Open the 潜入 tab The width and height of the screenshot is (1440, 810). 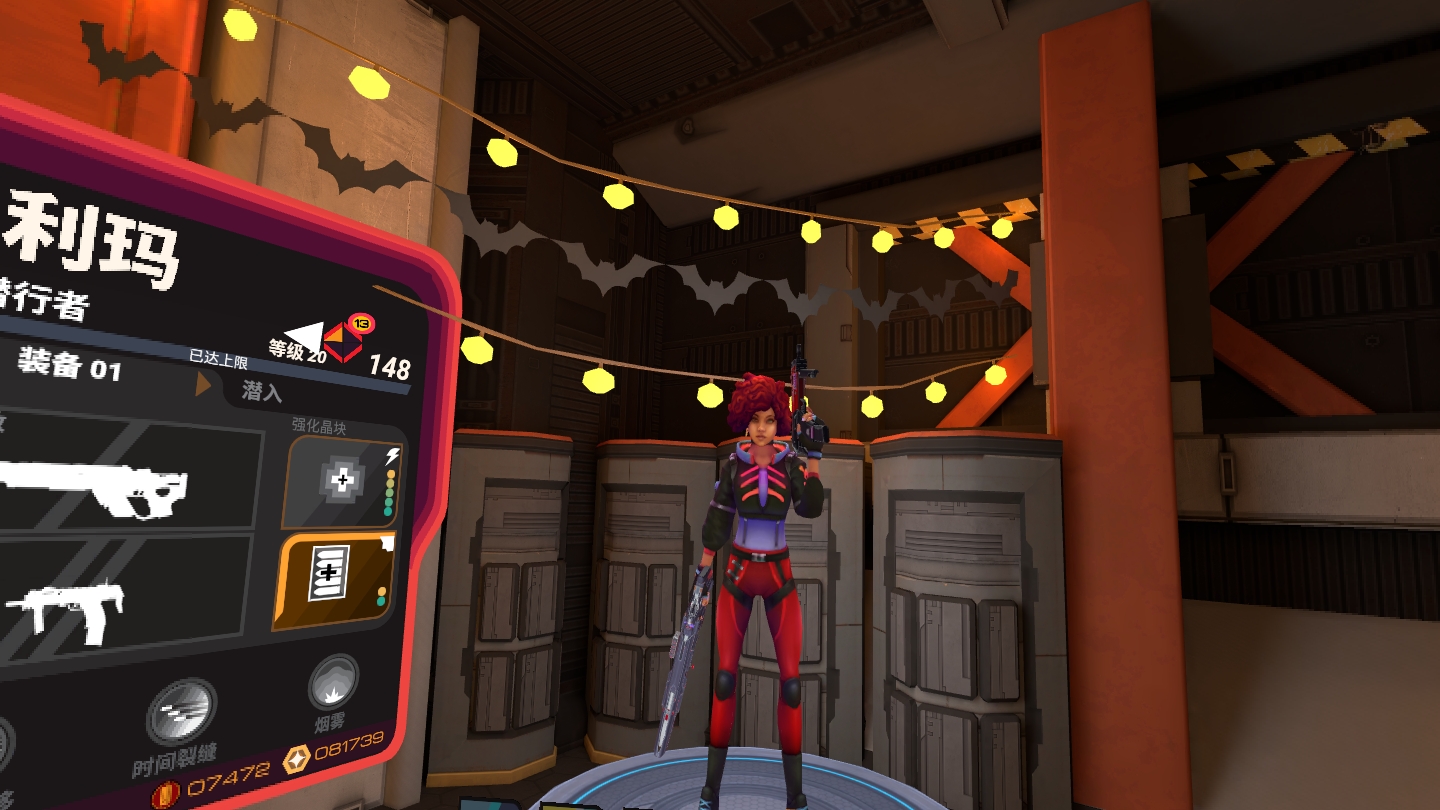tap(262, 391)
